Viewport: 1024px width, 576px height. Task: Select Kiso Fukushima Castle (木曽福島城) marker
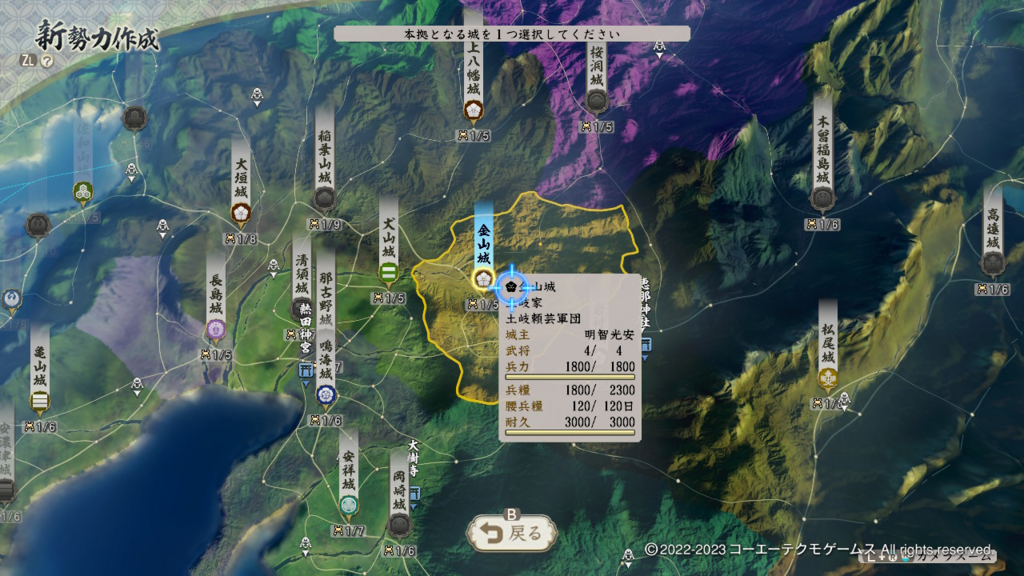822,197
